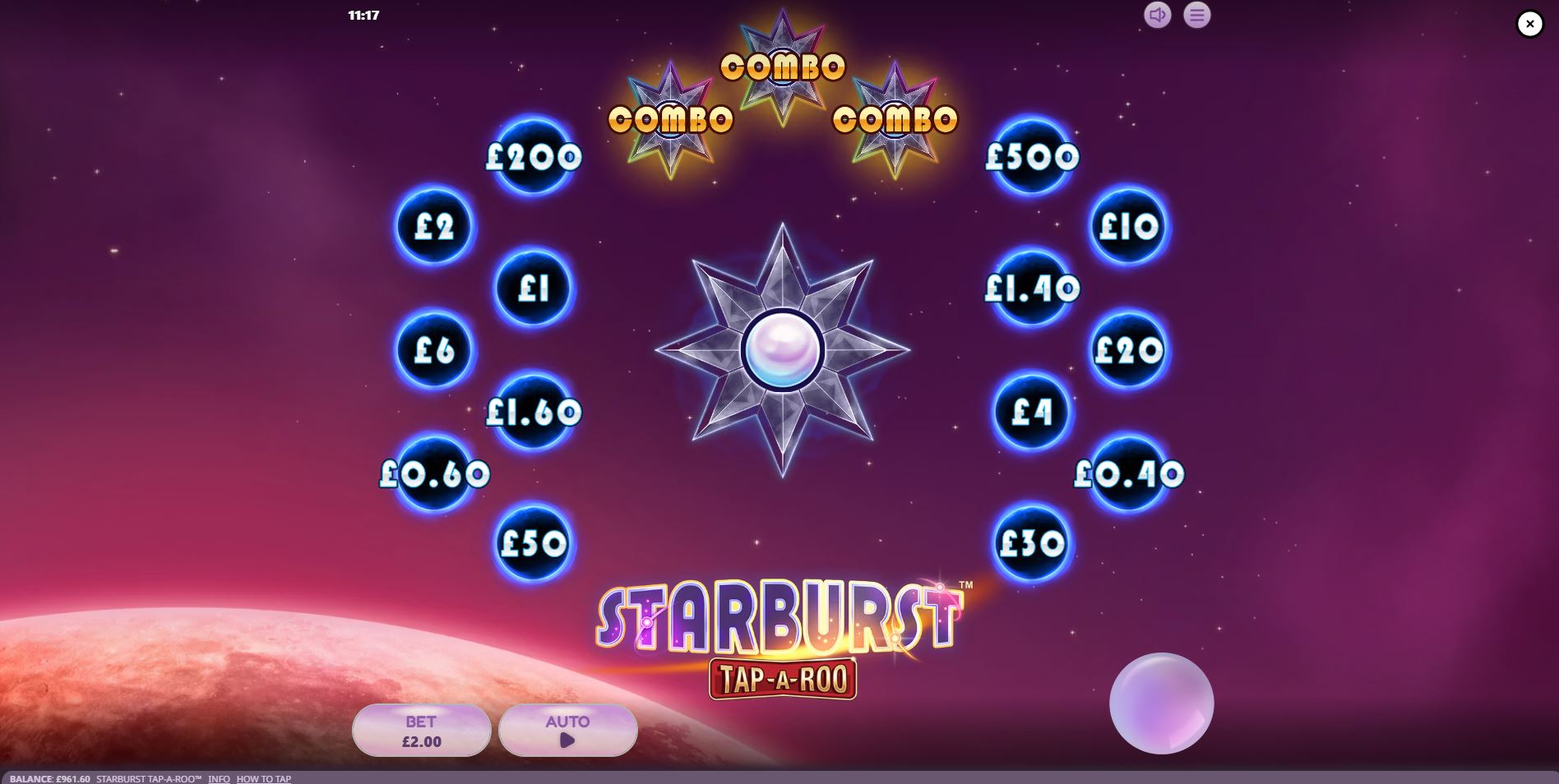Select the £0.60 prize orb
Viewport: 1559px width, 784px height.
pos(433,473)
